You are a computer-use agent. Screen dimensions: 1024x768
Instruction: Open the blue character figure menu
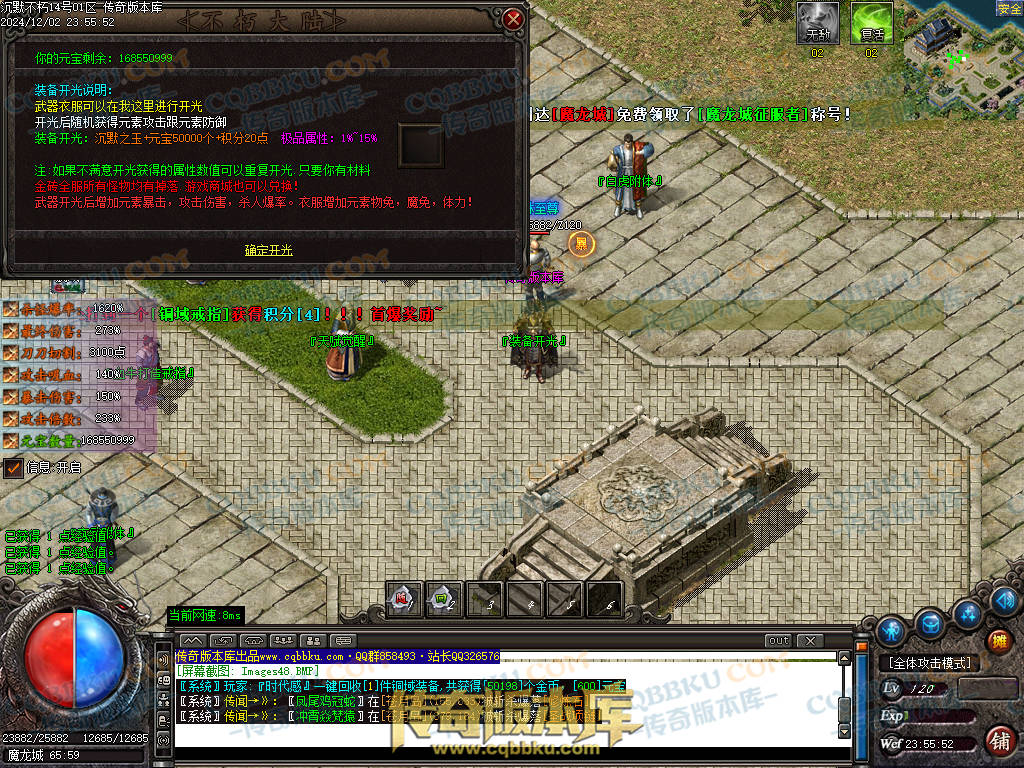pos(890,630)
